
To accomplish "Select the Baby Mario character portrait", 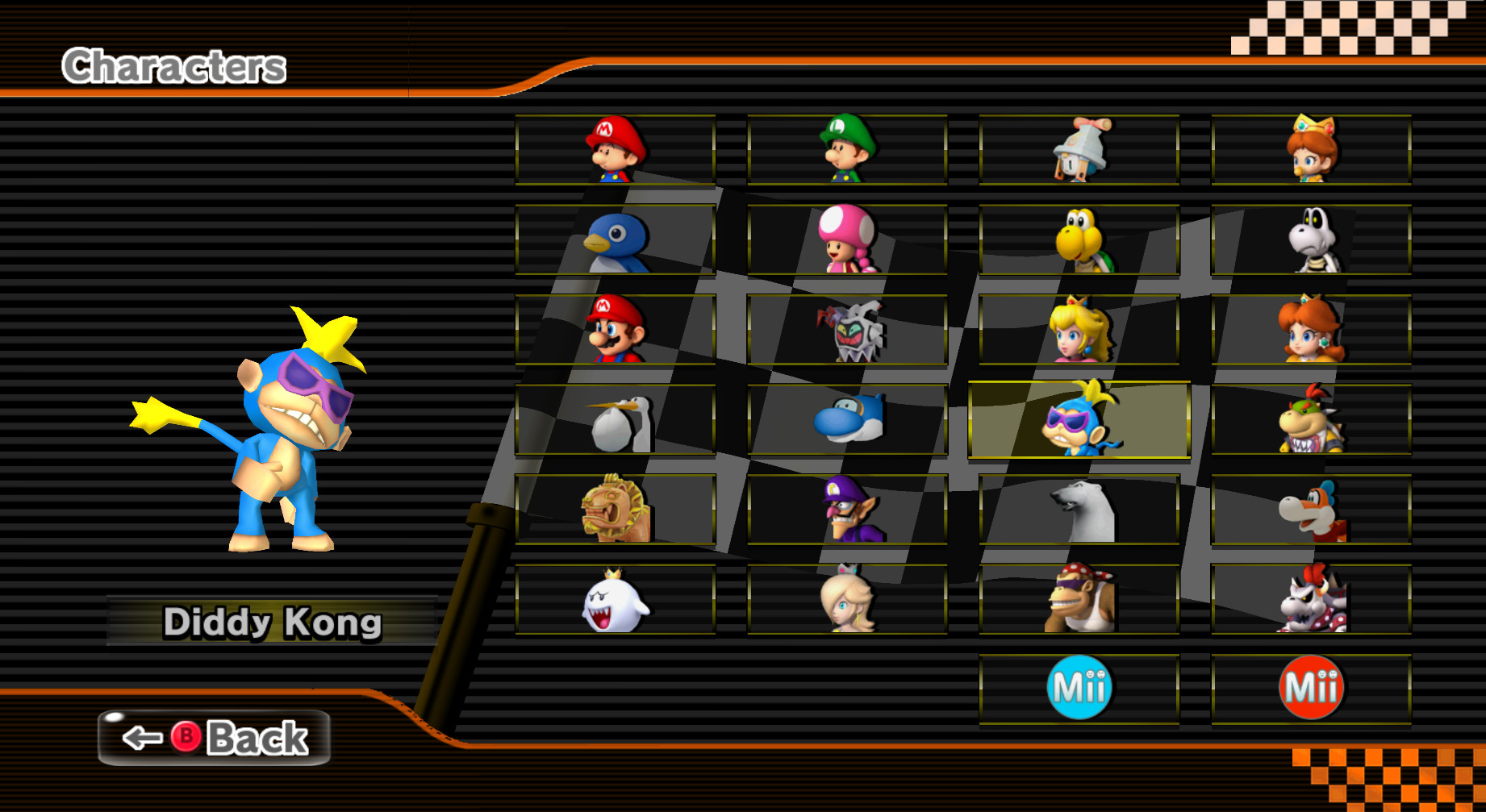I will pos(614,152).
